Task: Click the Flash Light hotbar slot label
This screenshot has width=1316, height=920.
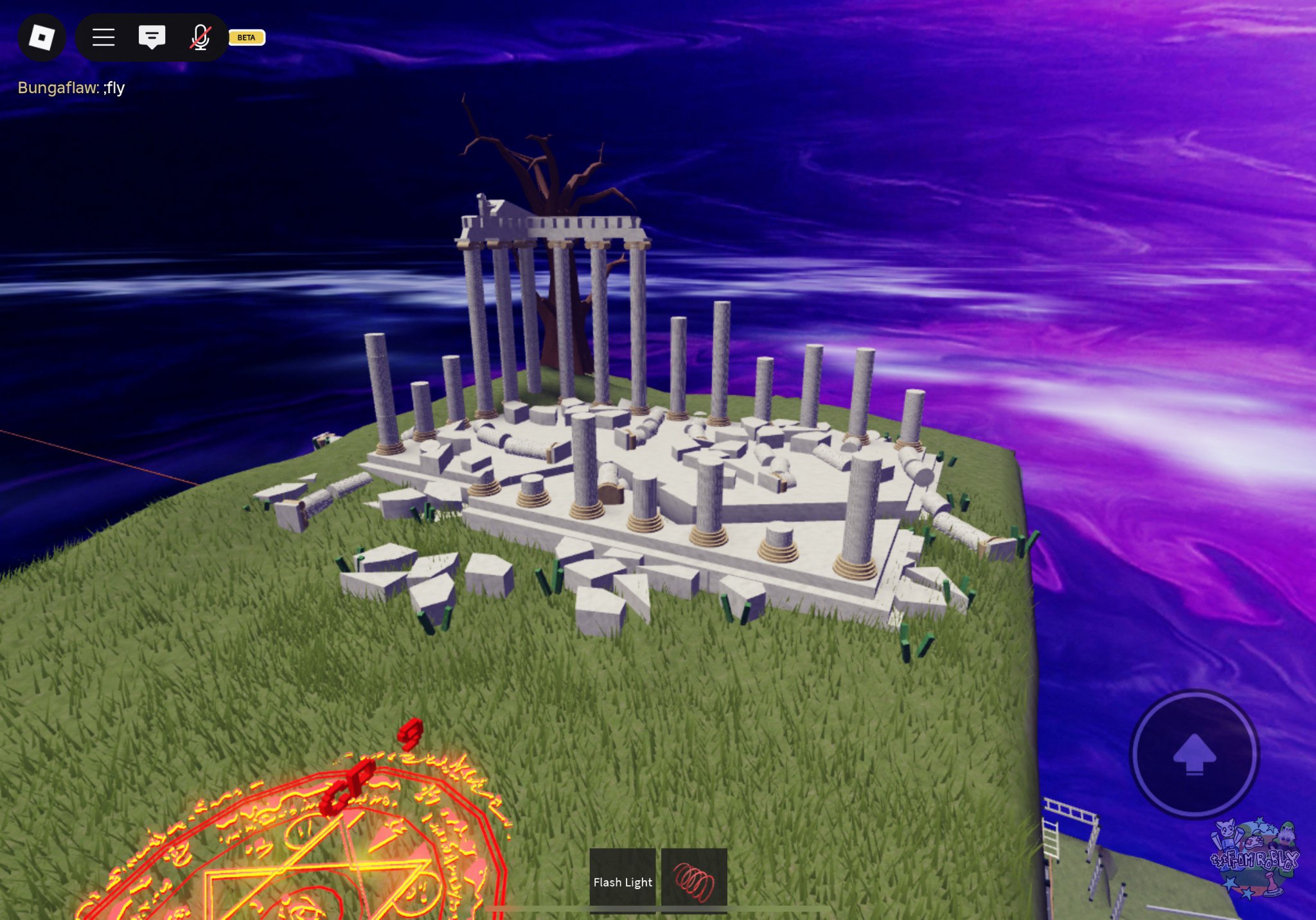Action: pyautogui.click(x=621, y=882)
